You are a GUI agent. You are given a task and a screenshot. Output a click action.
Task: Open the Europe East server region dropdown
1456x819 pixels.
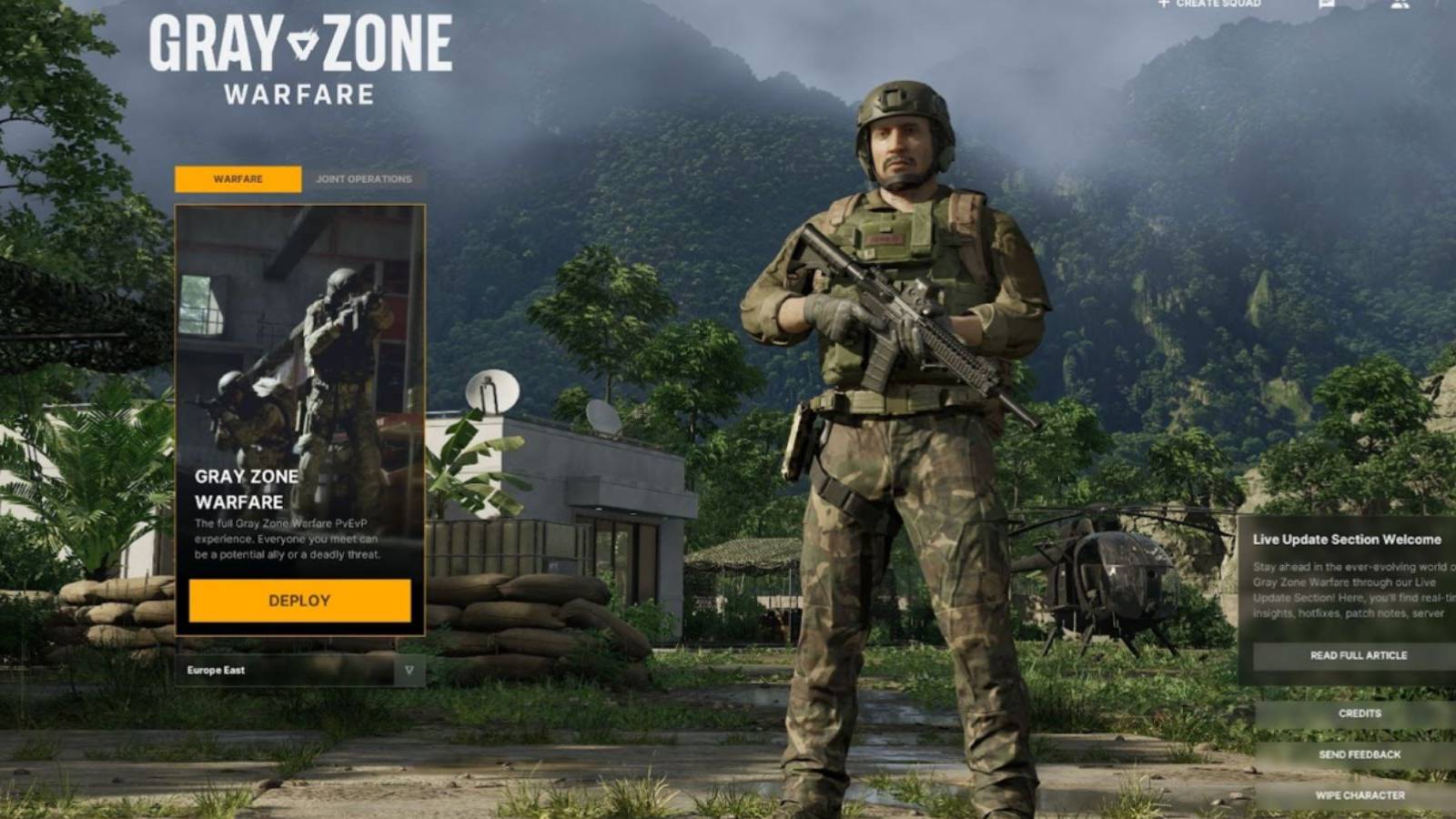[x=300, y=670]
